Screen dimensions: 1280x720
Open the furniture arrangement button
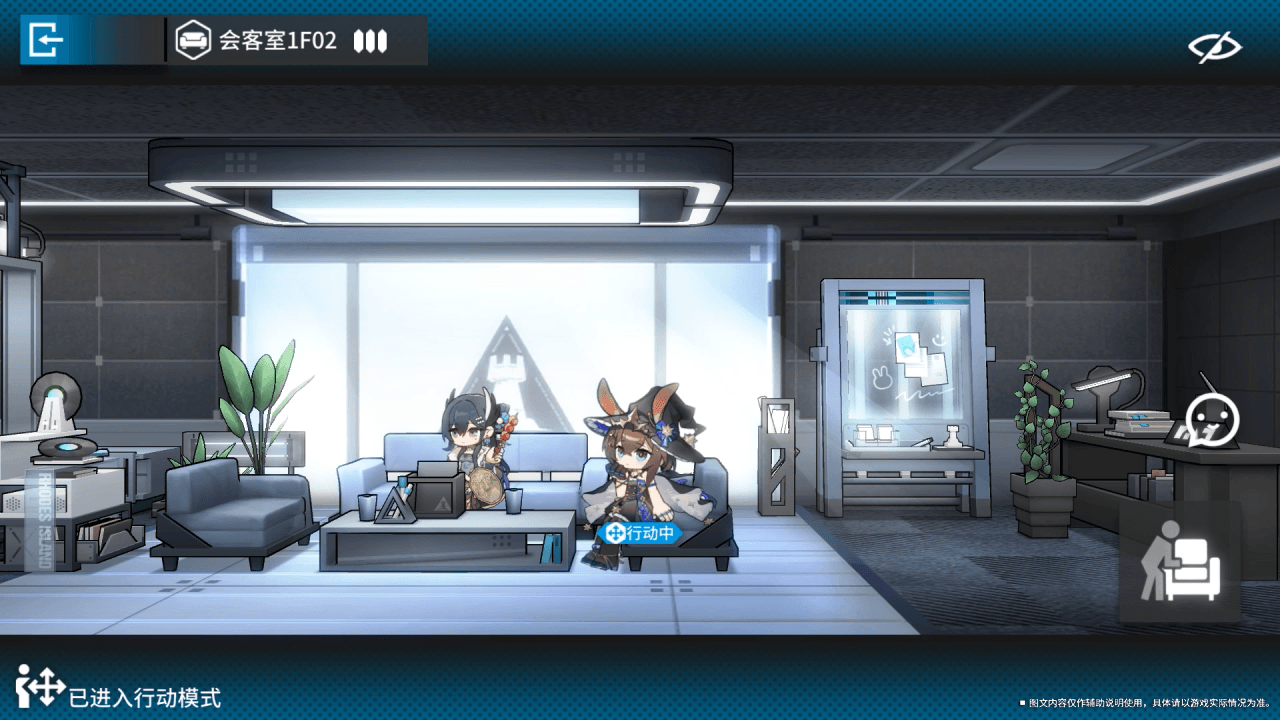coord(1181,562)
